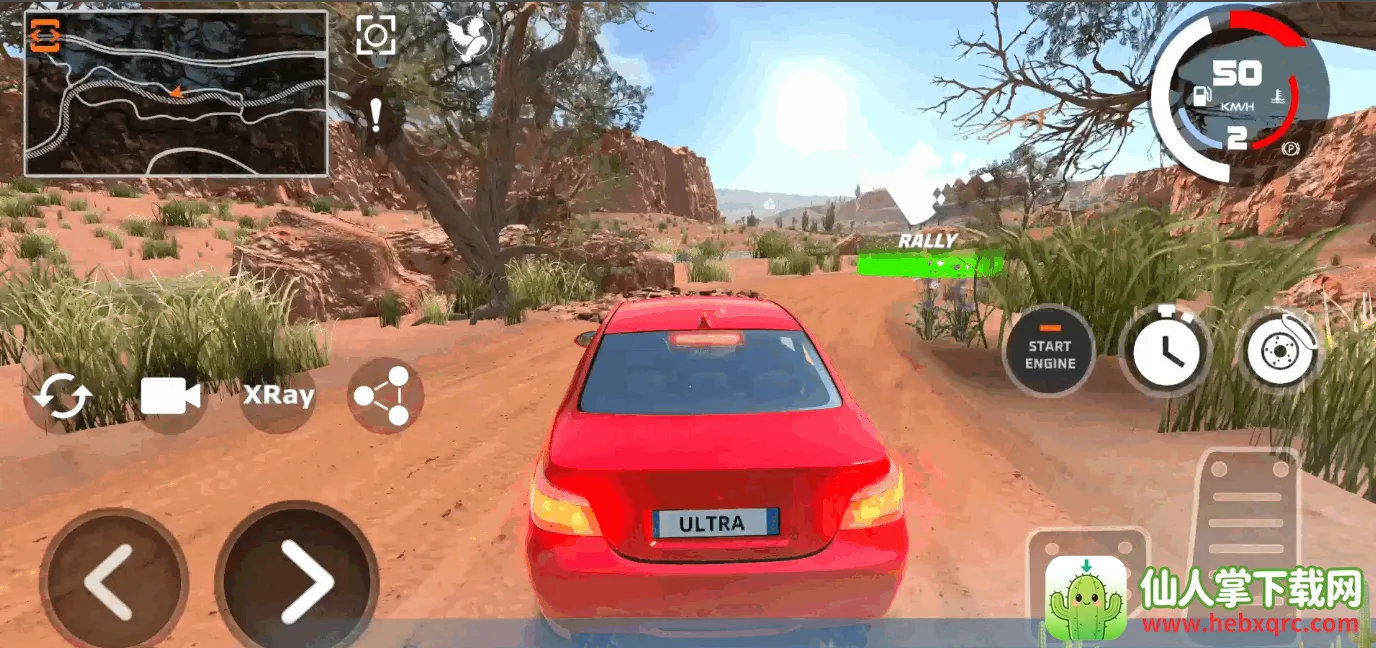
Task: Select the white bird icon
Action: click(469, 40)
